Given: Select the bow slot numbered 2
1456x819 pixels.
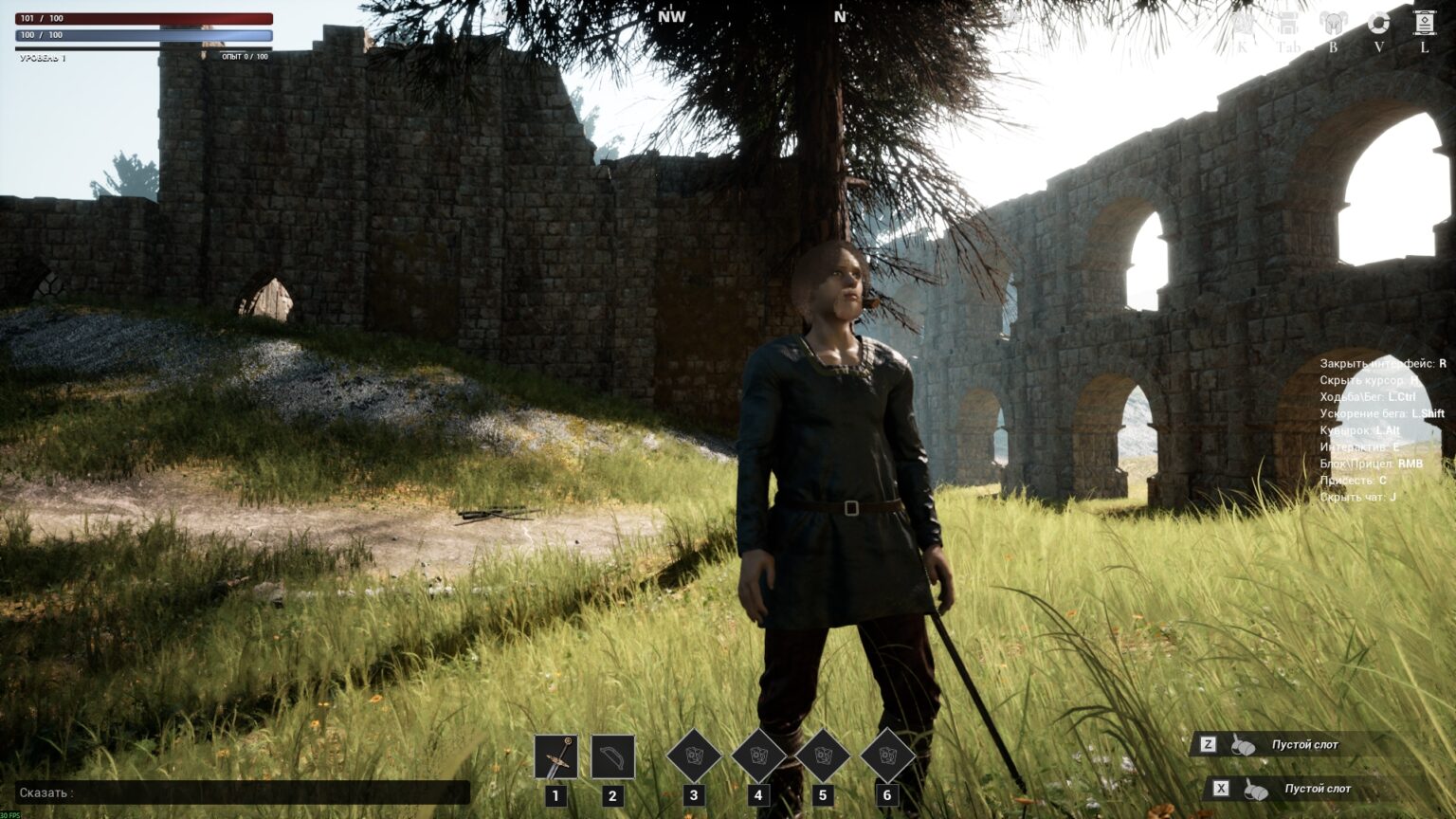Looking at the screenshot, I should click(x=612, y=756).
